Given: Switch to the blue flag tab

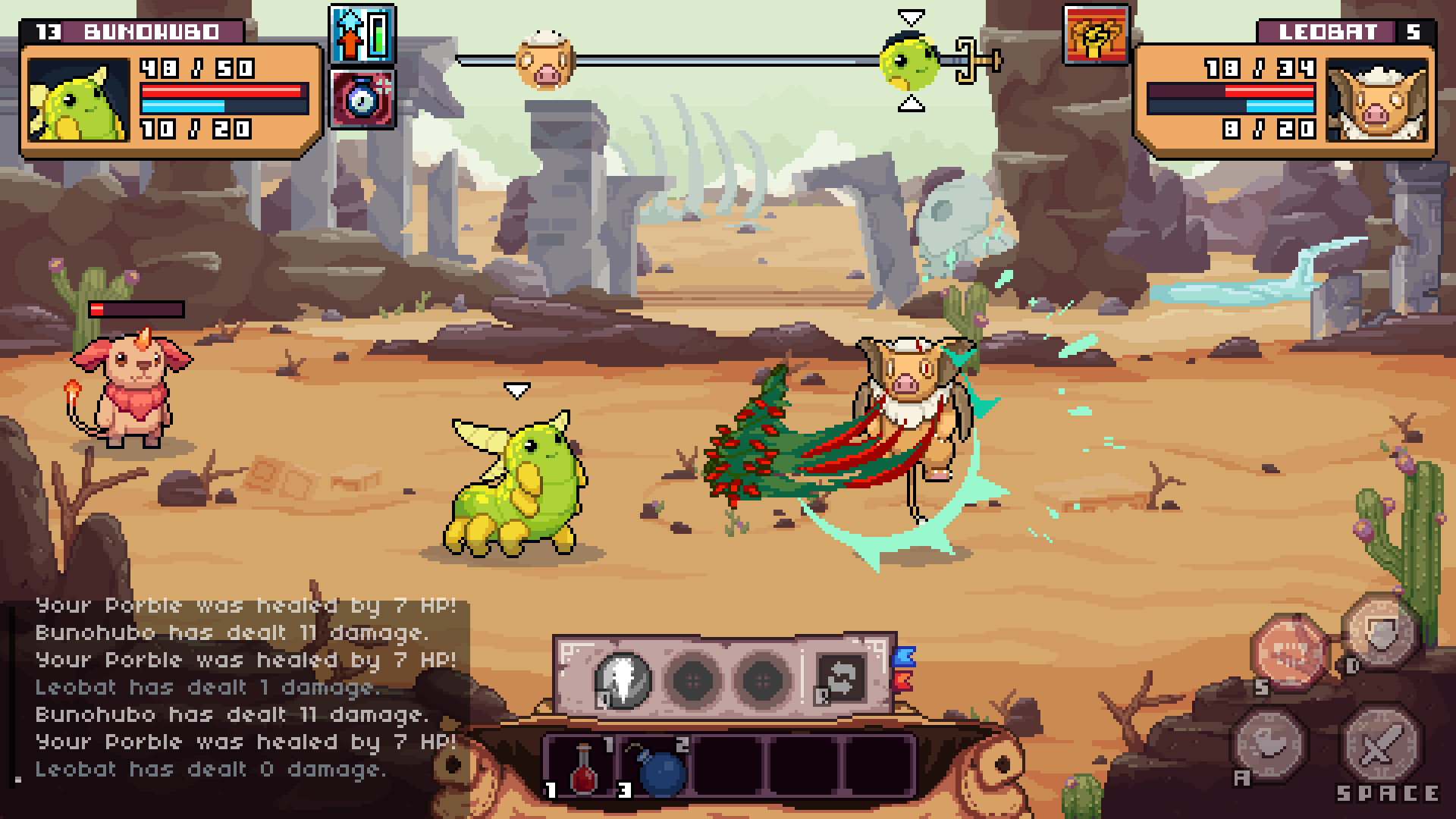Looking at the screenshot, I should pyautogui.click(x=904, y=657).
